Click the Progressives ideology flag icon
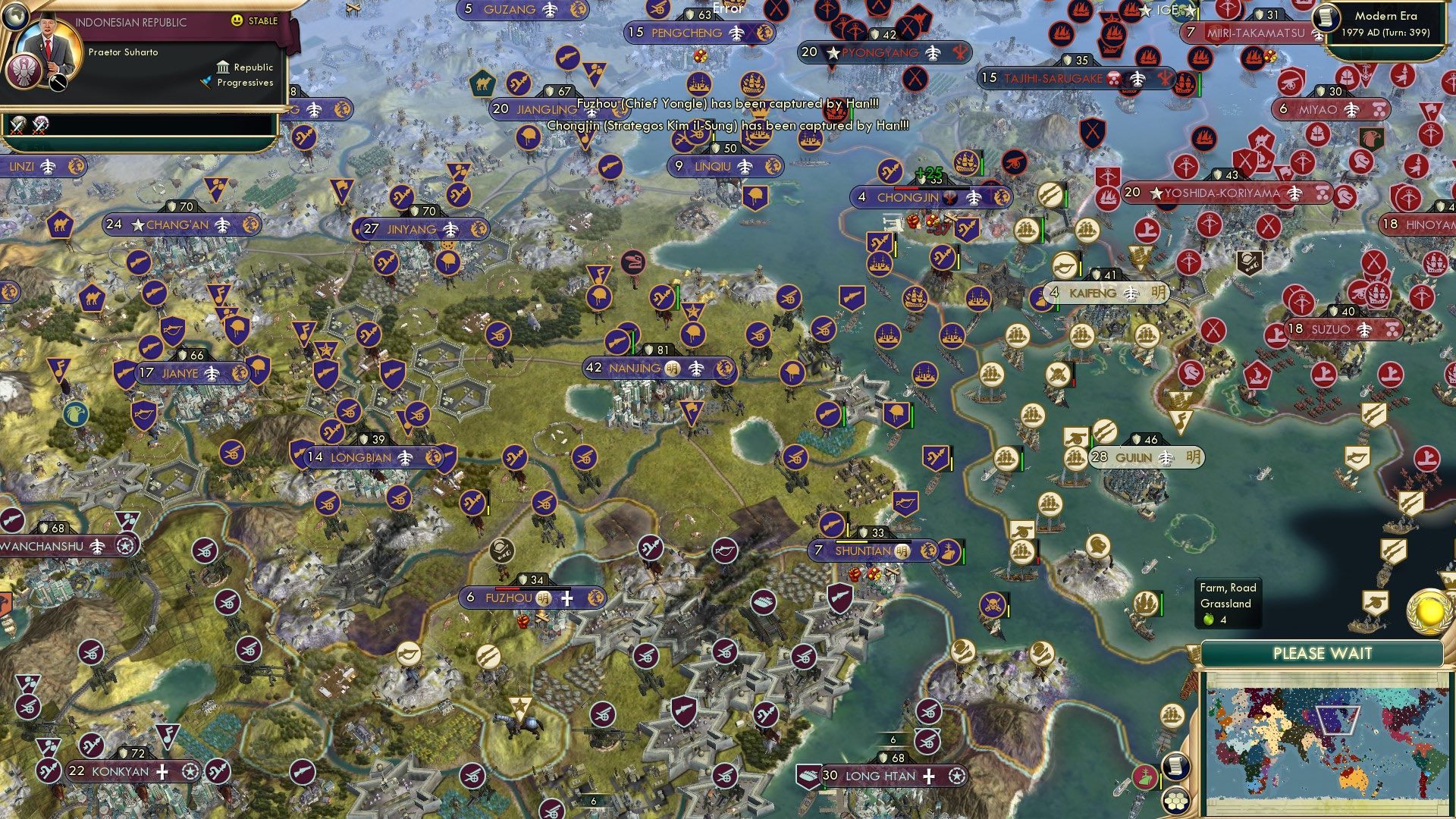The height and width of the screenshot is (819, 1456). 206,81
